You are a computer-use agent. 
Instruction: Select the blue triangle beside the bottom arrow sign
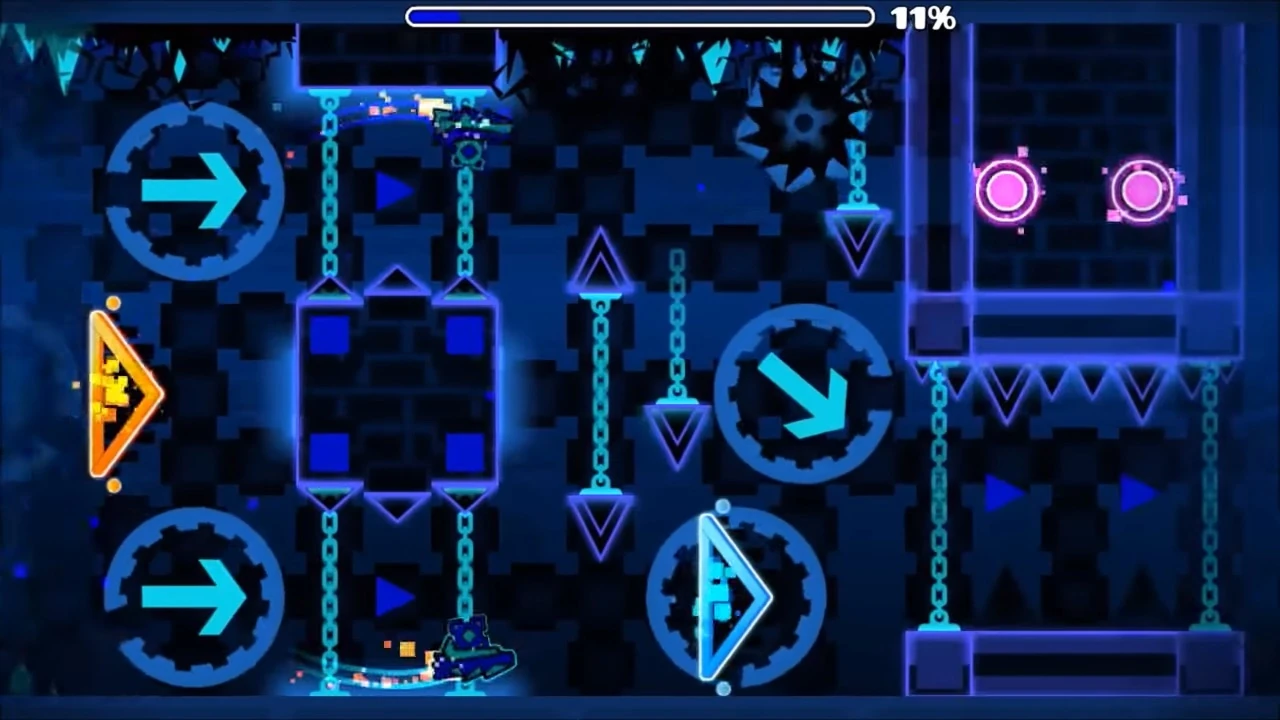click(392, 598)
